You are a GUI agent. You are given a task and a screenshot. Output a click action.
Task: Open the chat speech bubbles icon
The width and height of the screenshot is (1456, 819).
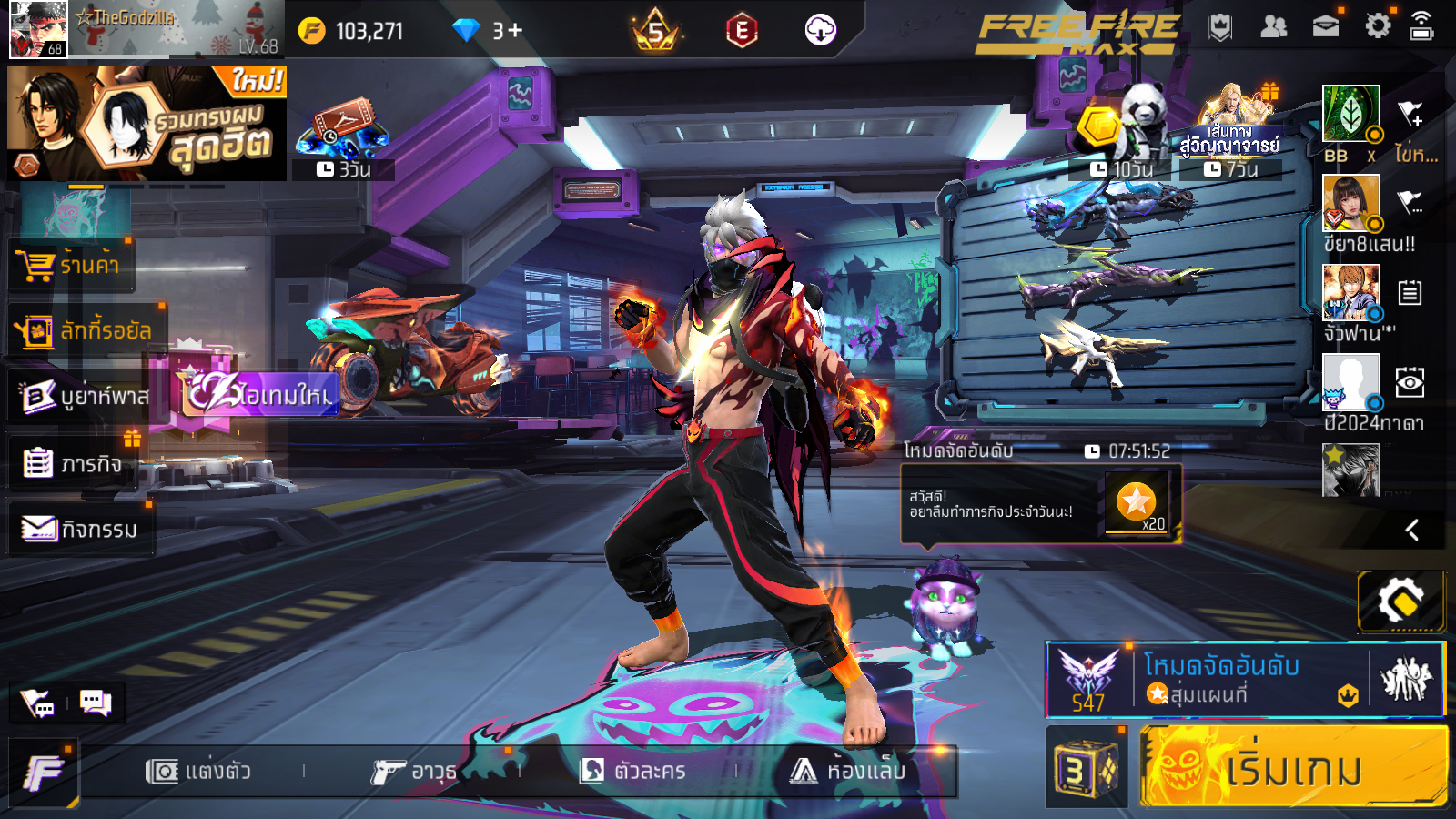[x=96, y=703]
